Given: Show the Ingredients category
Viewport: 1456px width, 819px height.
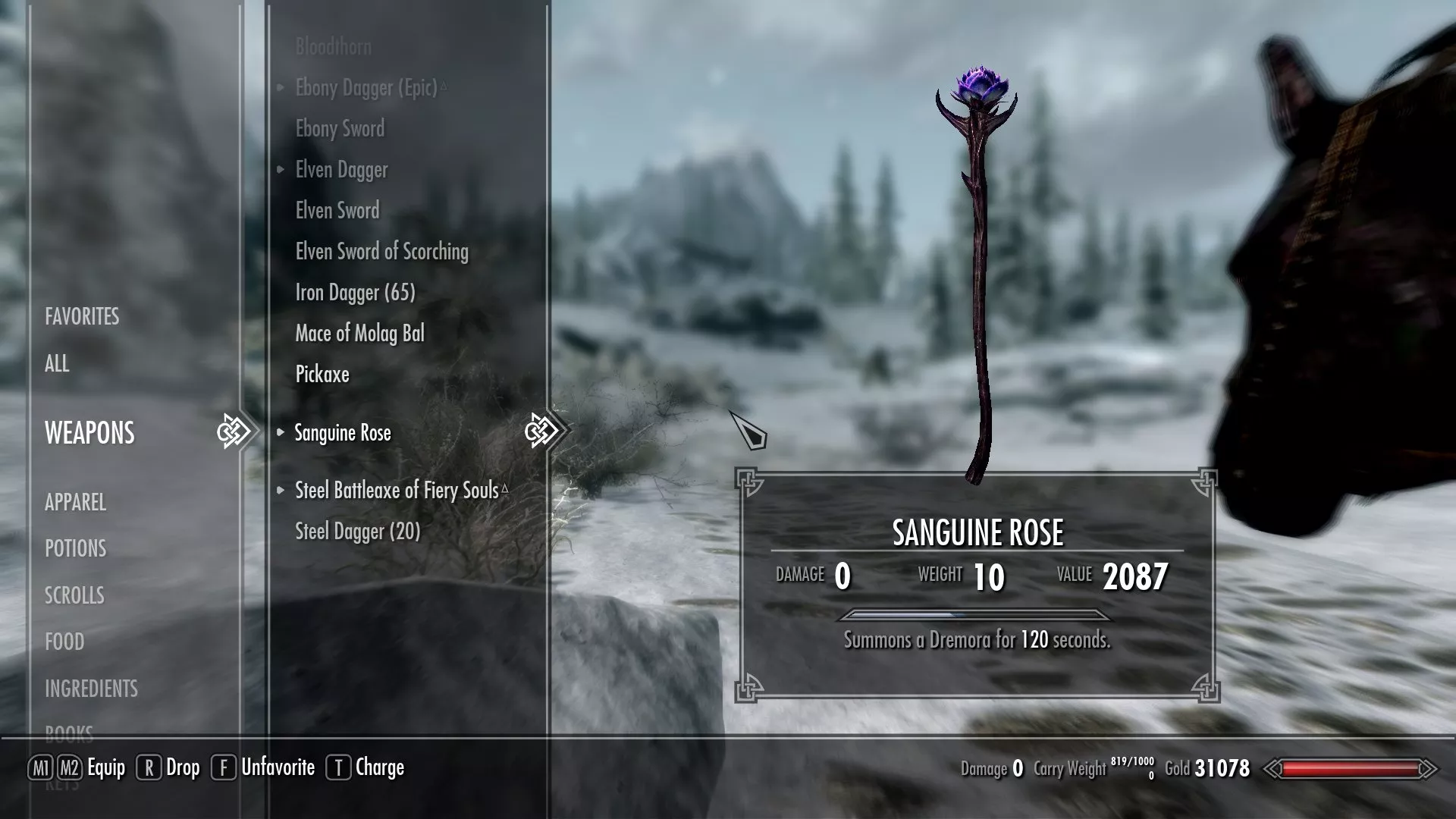Looking at the screenshot, I should point(91,689).
